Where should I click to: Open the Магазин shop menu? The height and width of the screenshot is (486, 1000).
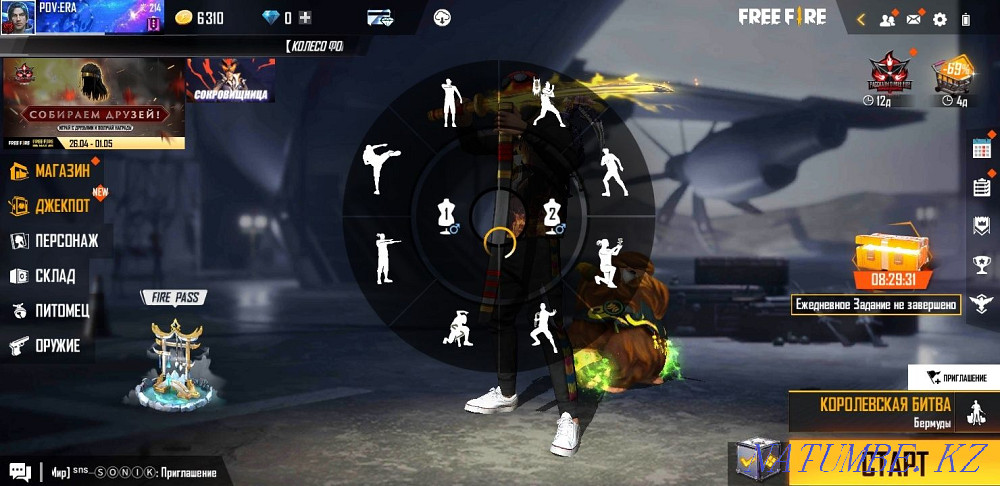click(54, 171)
